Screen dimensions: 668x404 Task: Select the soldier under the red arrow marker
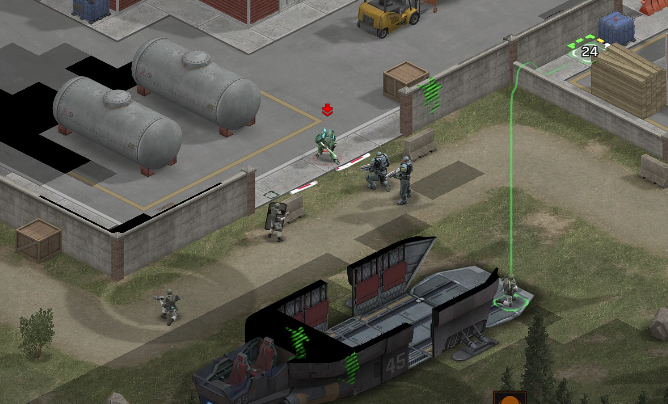(326, 146)
